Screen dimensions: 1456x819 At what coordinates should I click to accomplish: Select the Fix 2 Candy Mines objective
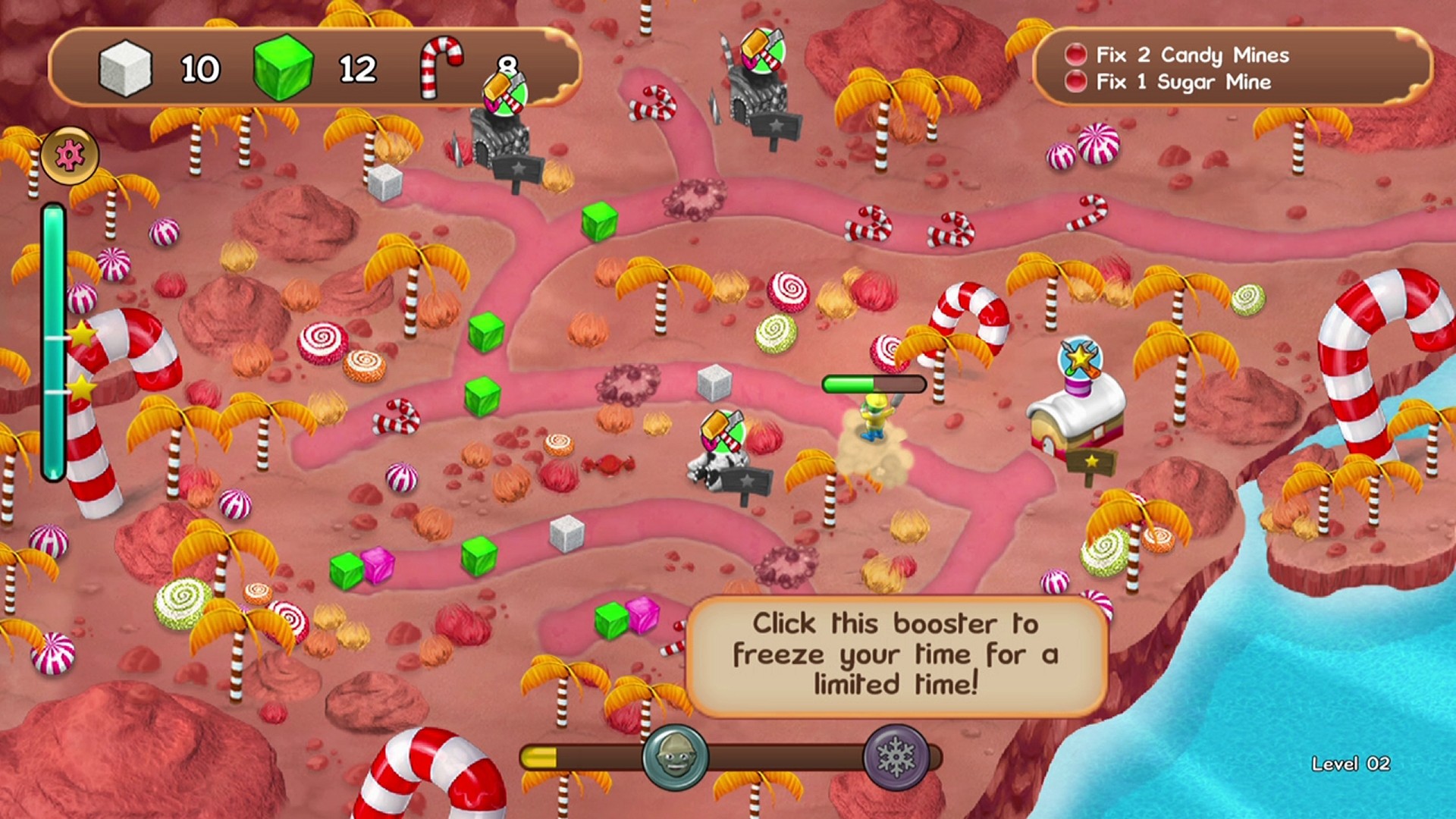(1191, 55)
